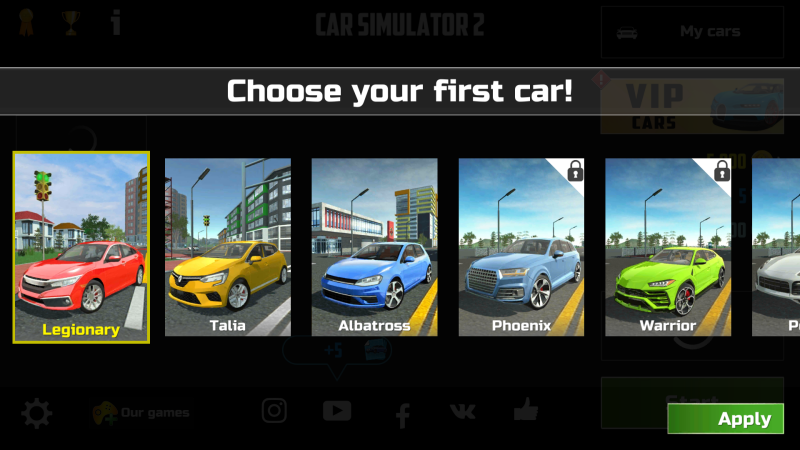The height and width of the screenshot is (450, 800).
Task: Click the thumbs-up like icon
Action: (x=525, y=409)
